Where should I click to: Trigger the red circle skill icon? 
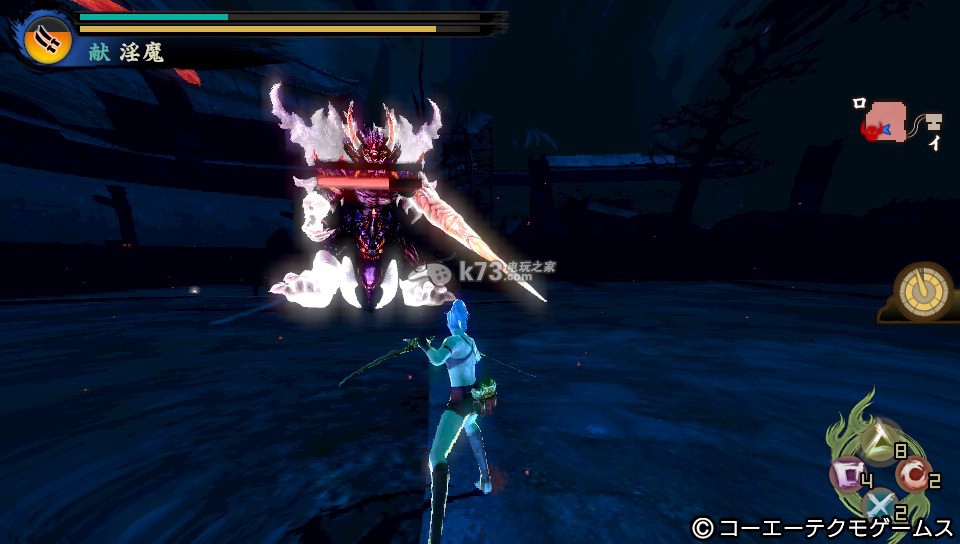[x=911, y=473]
